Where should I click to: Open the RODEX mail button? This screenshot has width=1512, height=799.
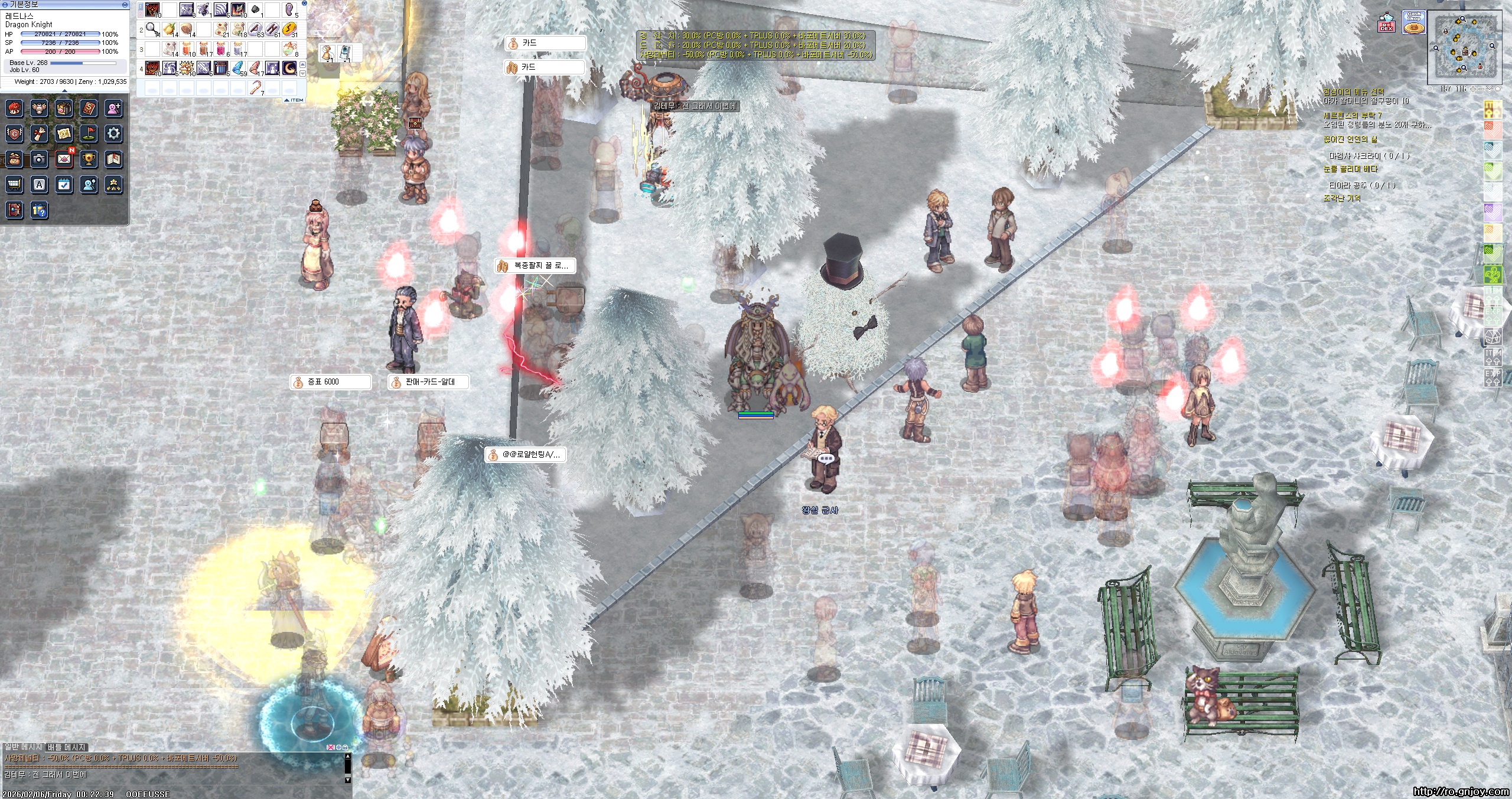(x=1387, y=25)
